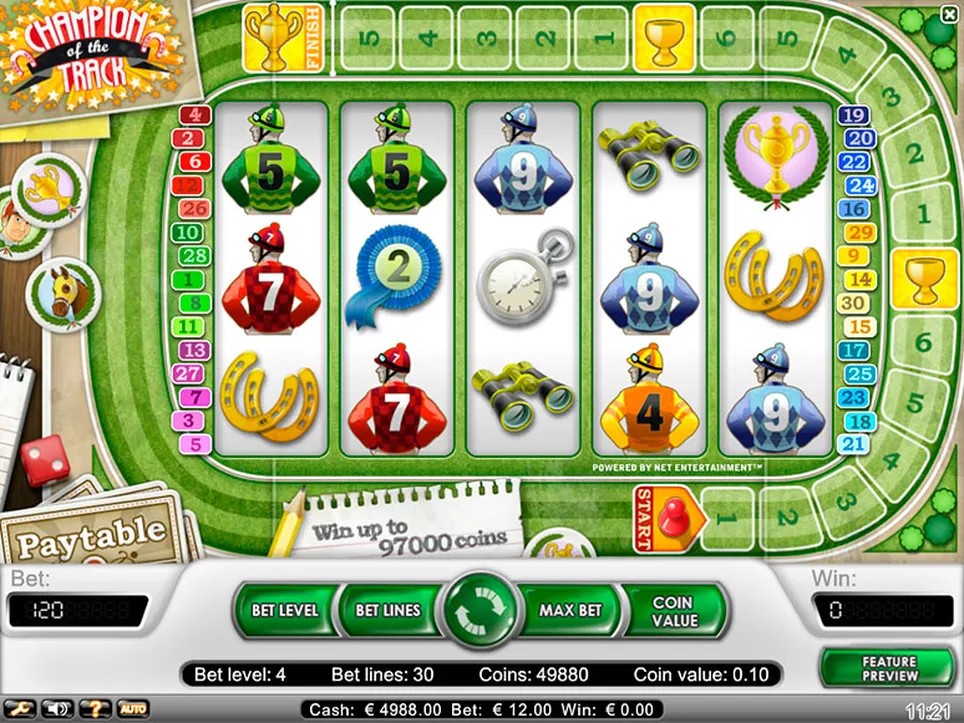The width and height of the screenshot is (964, 723).
Task: Adjust the Coin Value
Action: [x=672, y=611]
